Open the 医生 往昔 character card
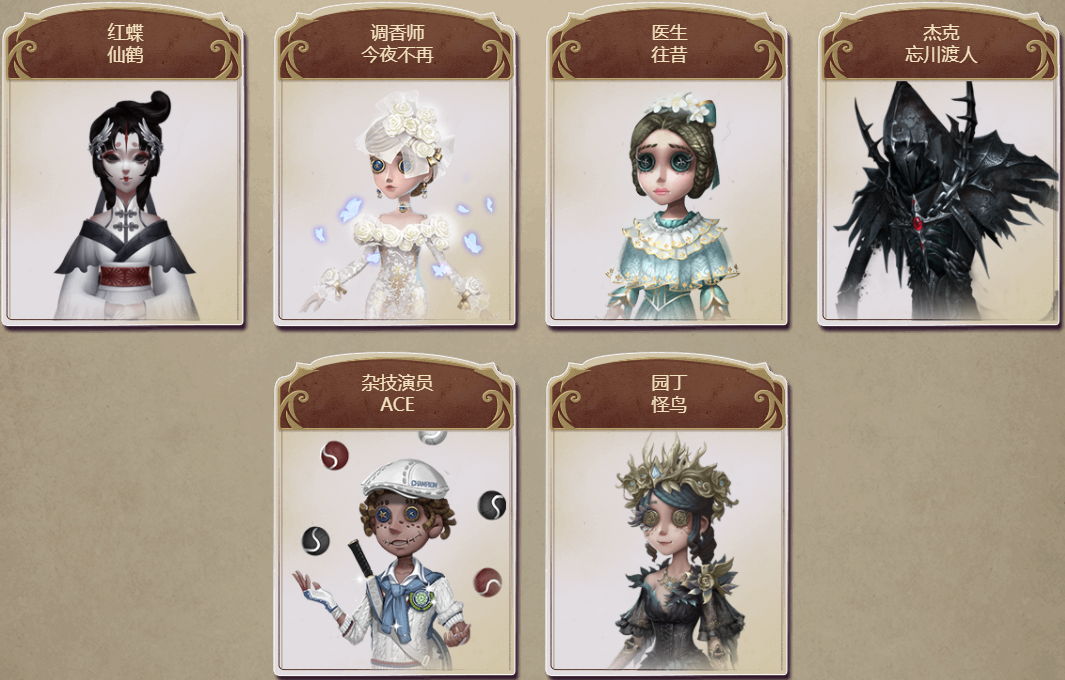The height and width of the screenshot is (680, 1065). 668,200
